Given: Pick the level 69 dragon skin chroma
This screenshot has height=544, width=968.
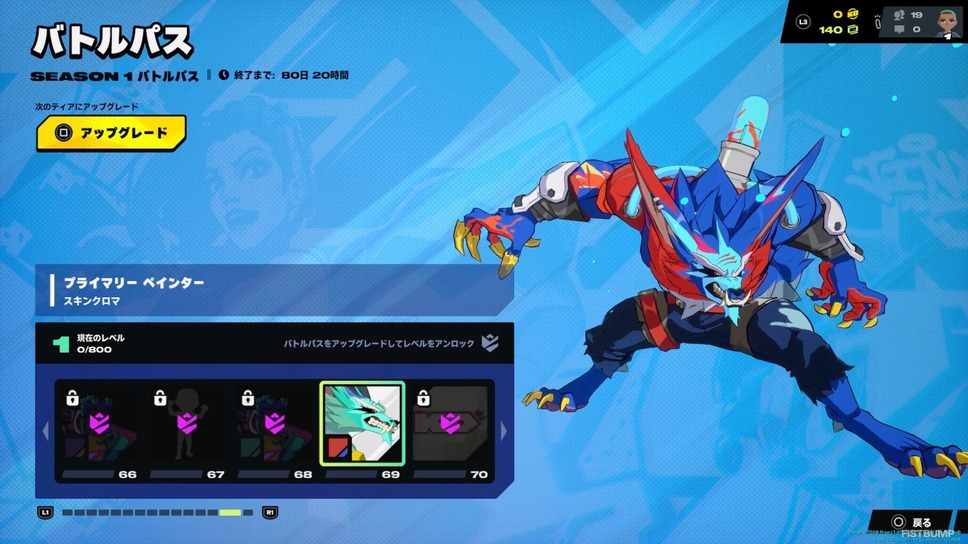Looking at the screenshot, I should tap(361, 423).
